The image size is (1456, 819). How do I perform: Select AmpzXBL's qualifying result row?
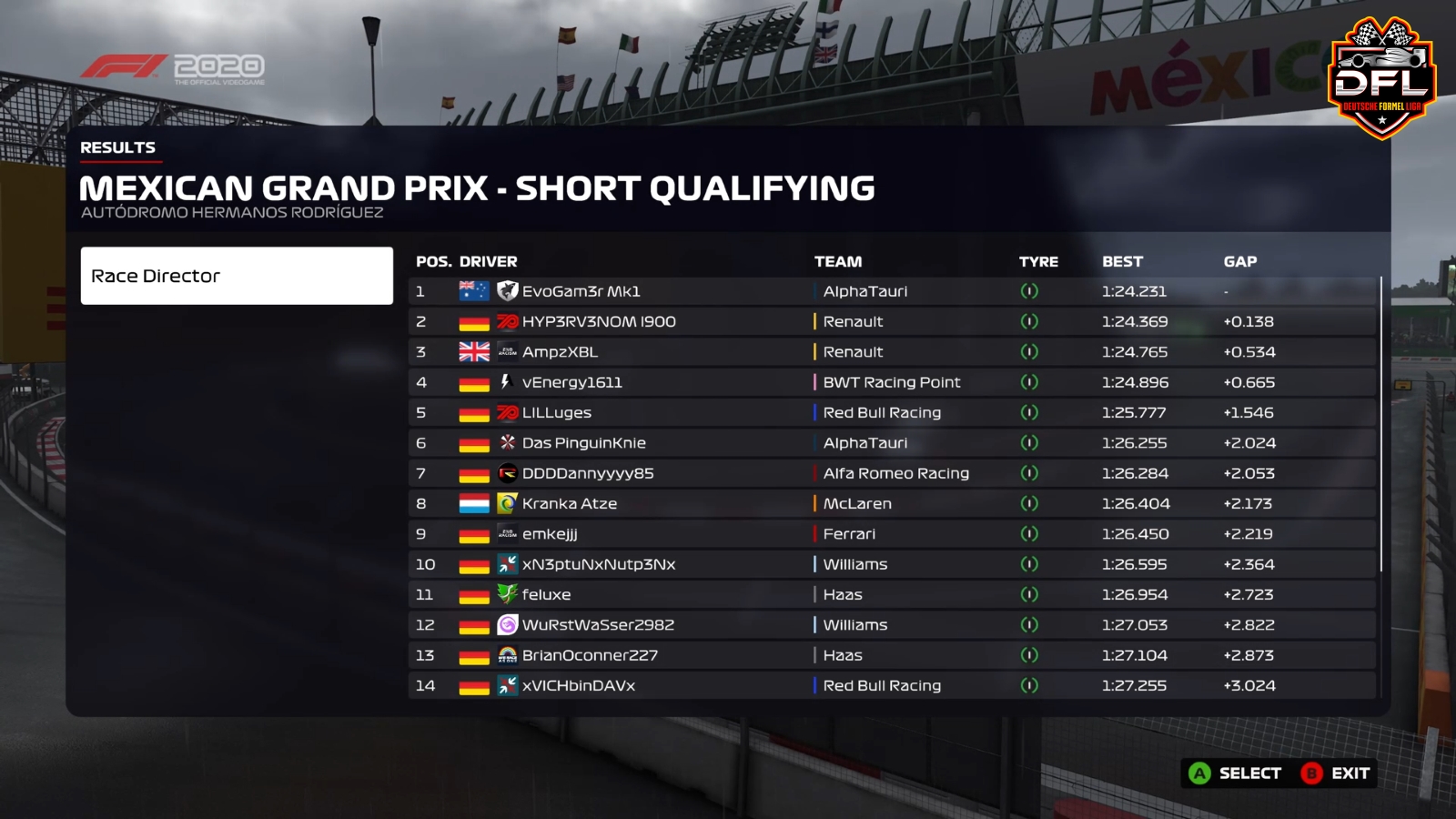pyautogui.click(x=560, y=352)
